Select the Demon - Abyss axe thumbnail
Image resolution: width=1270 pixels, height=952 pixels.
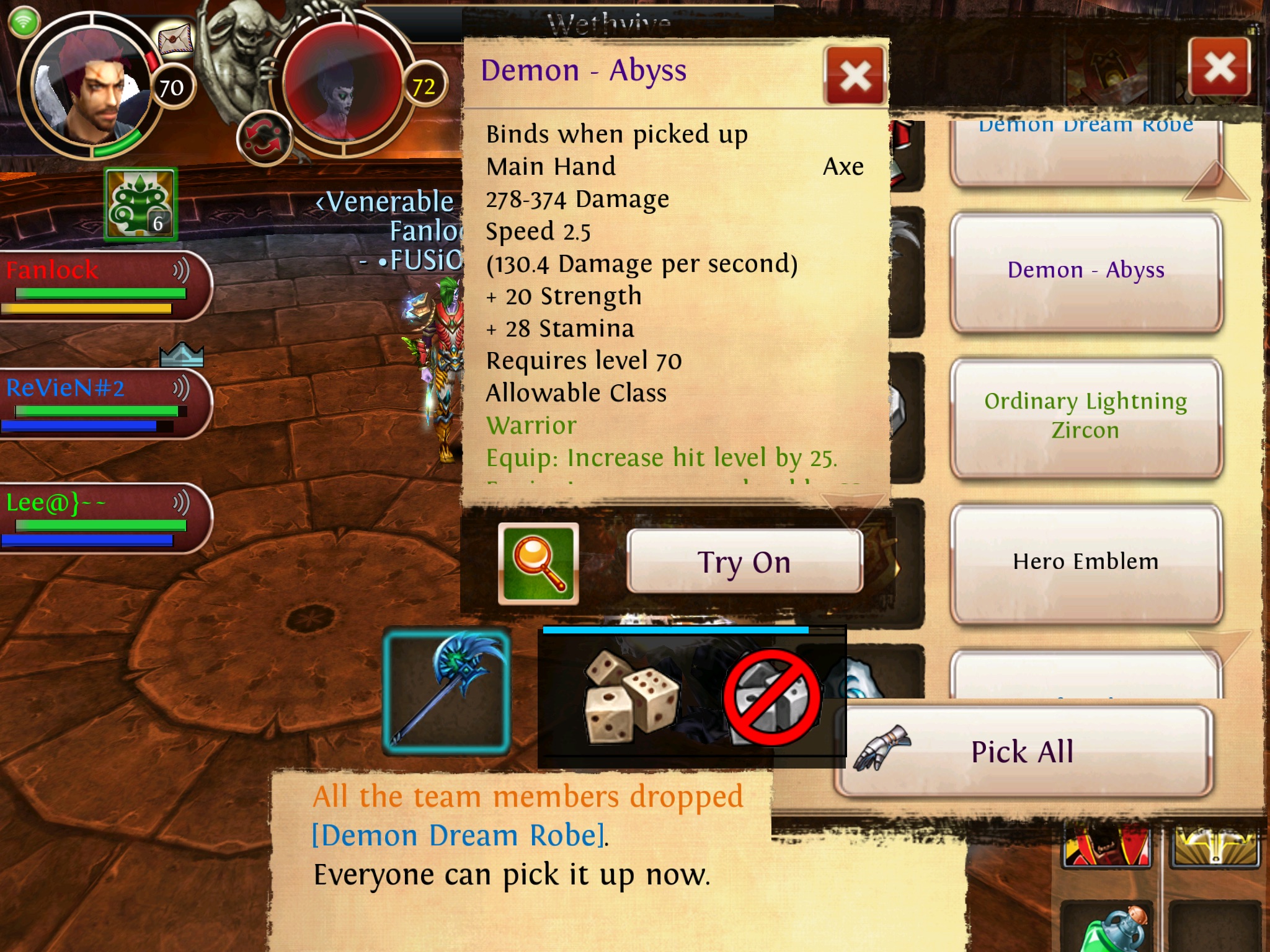coord(446,690)
